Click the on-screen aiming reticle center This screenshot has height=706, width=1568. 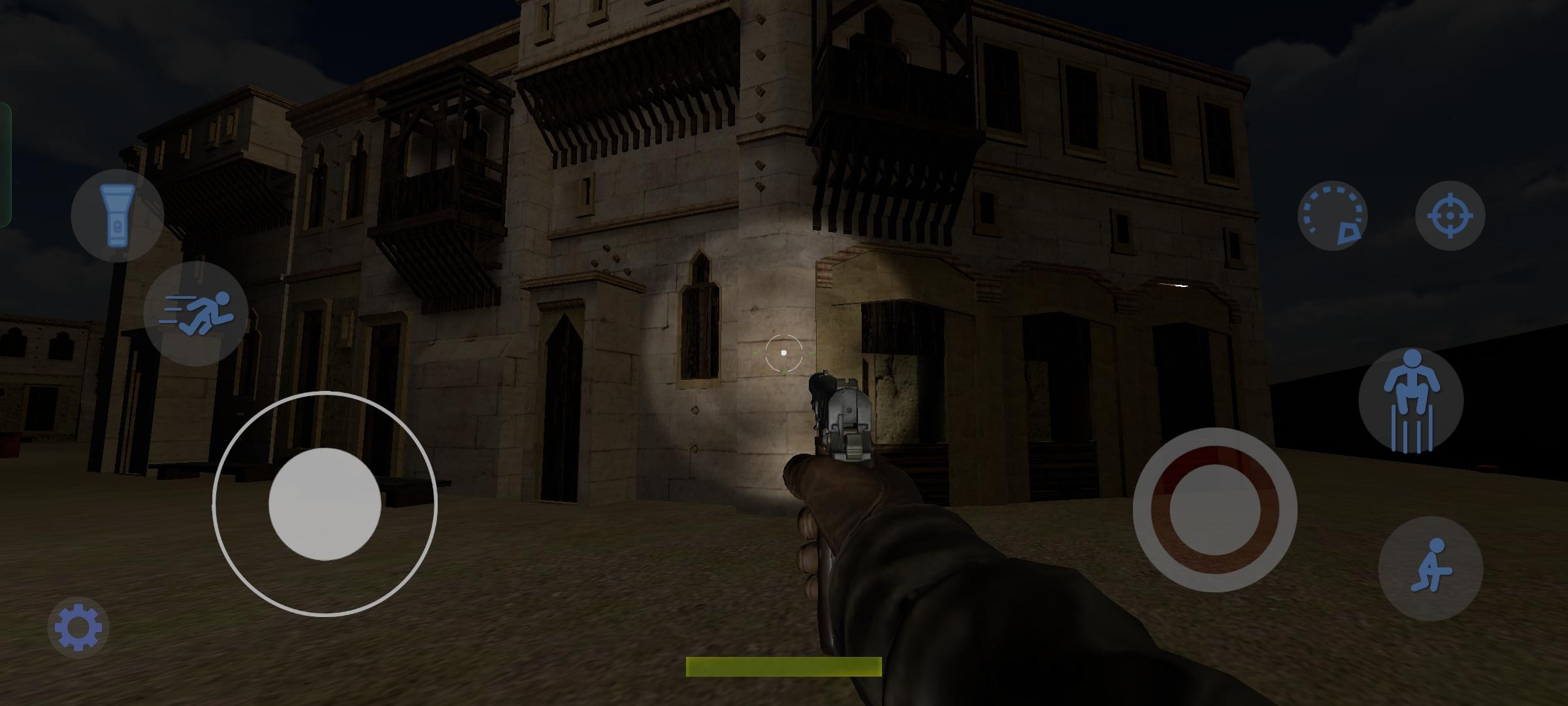tap(784, 353)
